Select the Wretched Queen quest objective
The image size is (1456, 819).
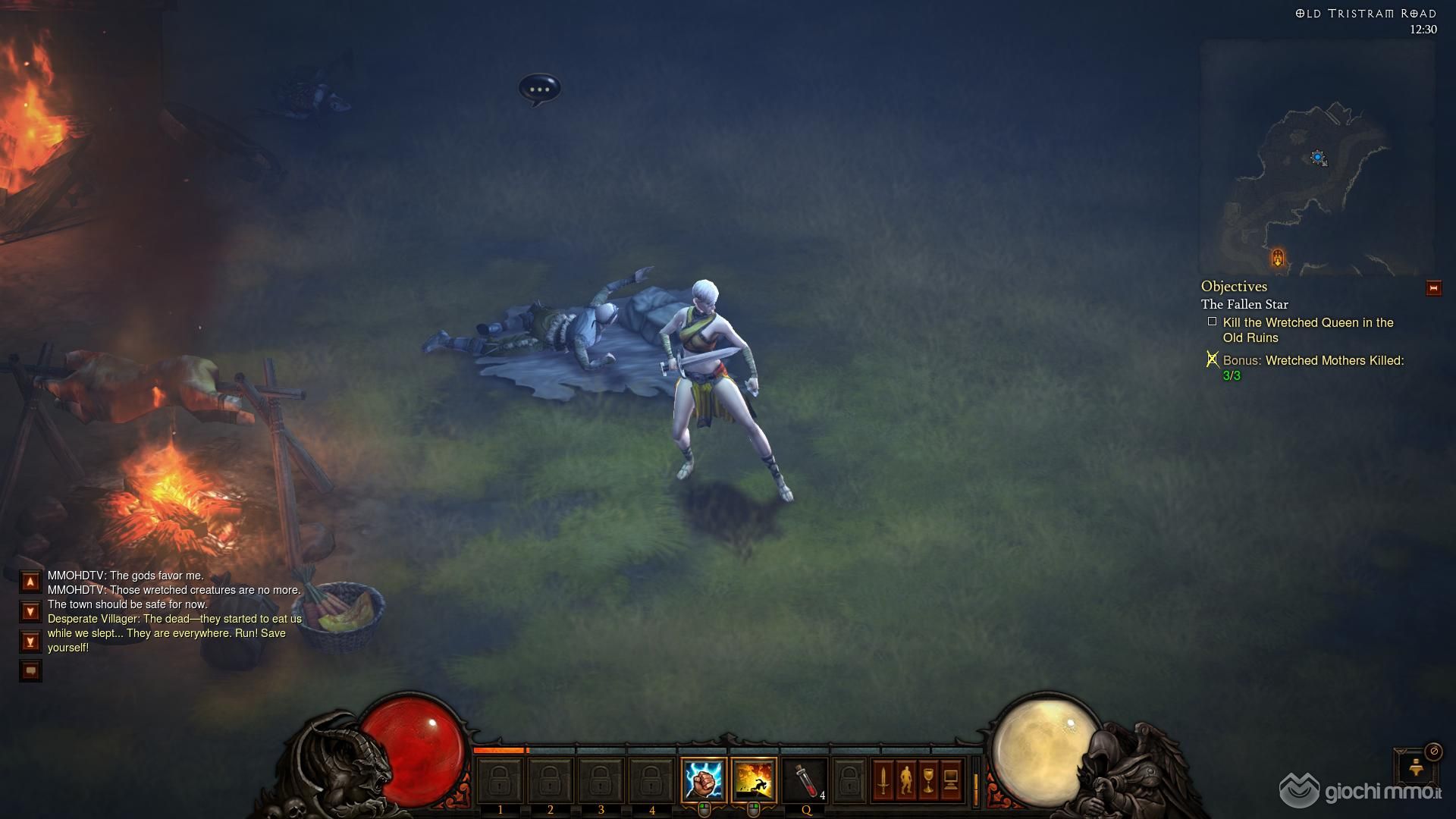(1308, 330)
